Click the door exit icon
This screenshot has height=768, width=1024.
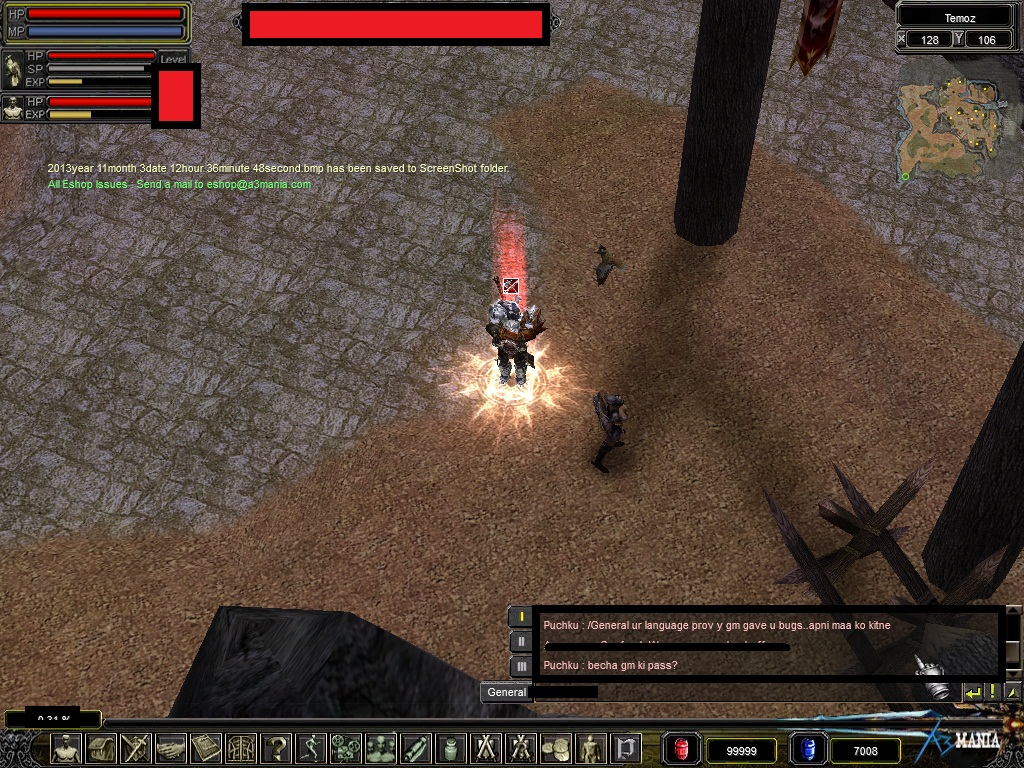pos(626,748)
